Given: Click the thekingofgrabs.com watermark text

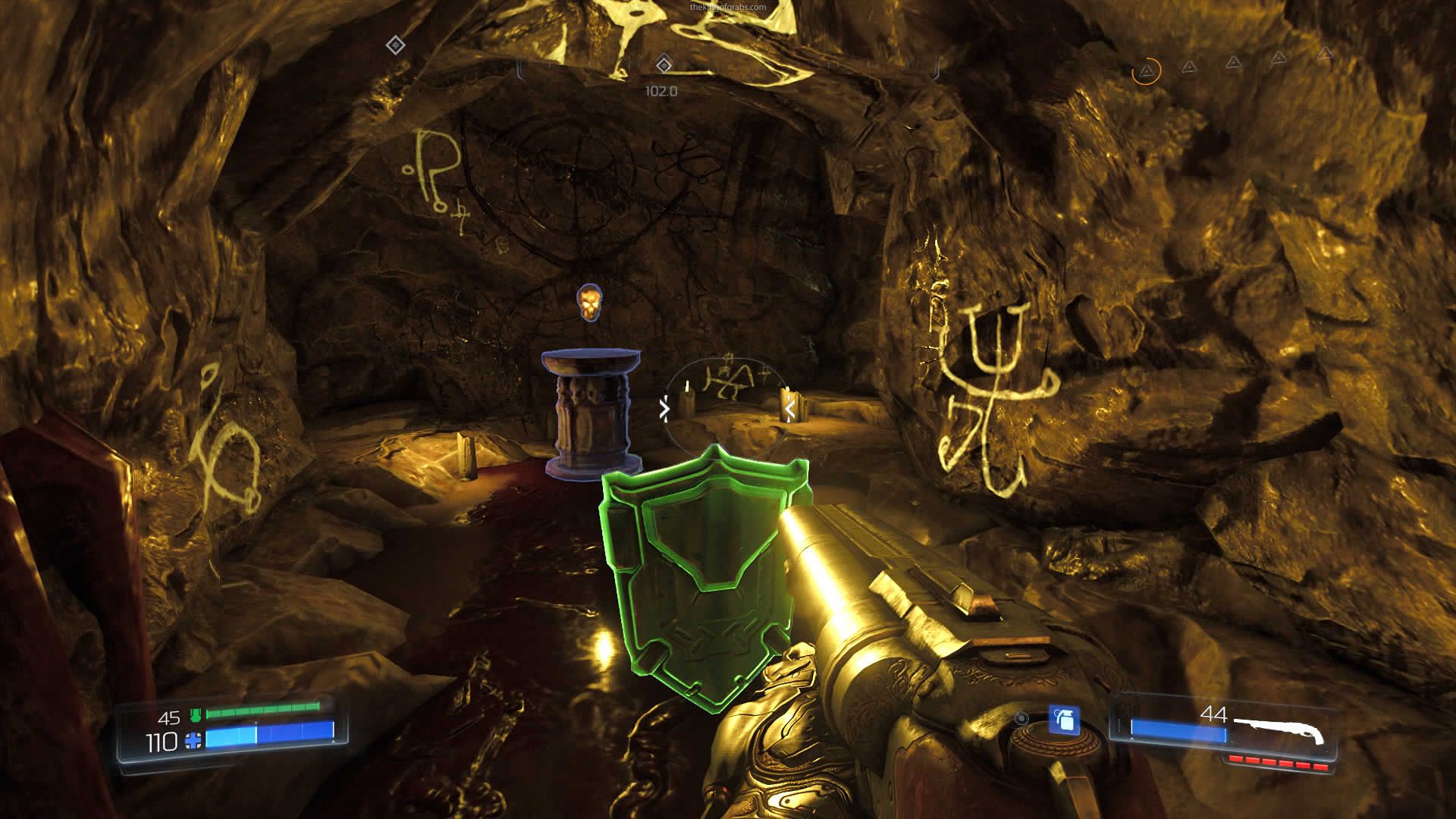Looking at the screenshot, I should pyautogui.click(x=727, y=7).
